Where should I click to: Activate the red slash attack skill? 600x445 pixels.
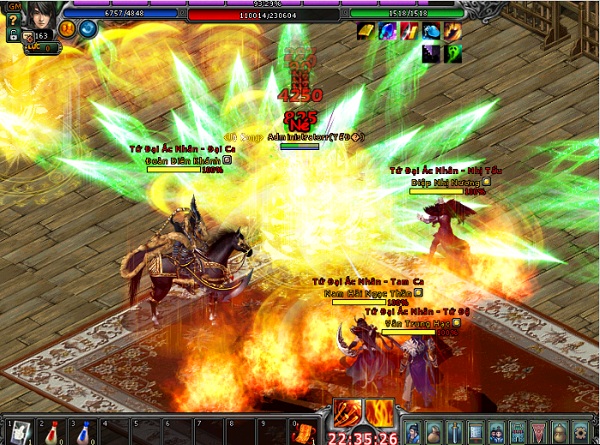pos(349,411)
